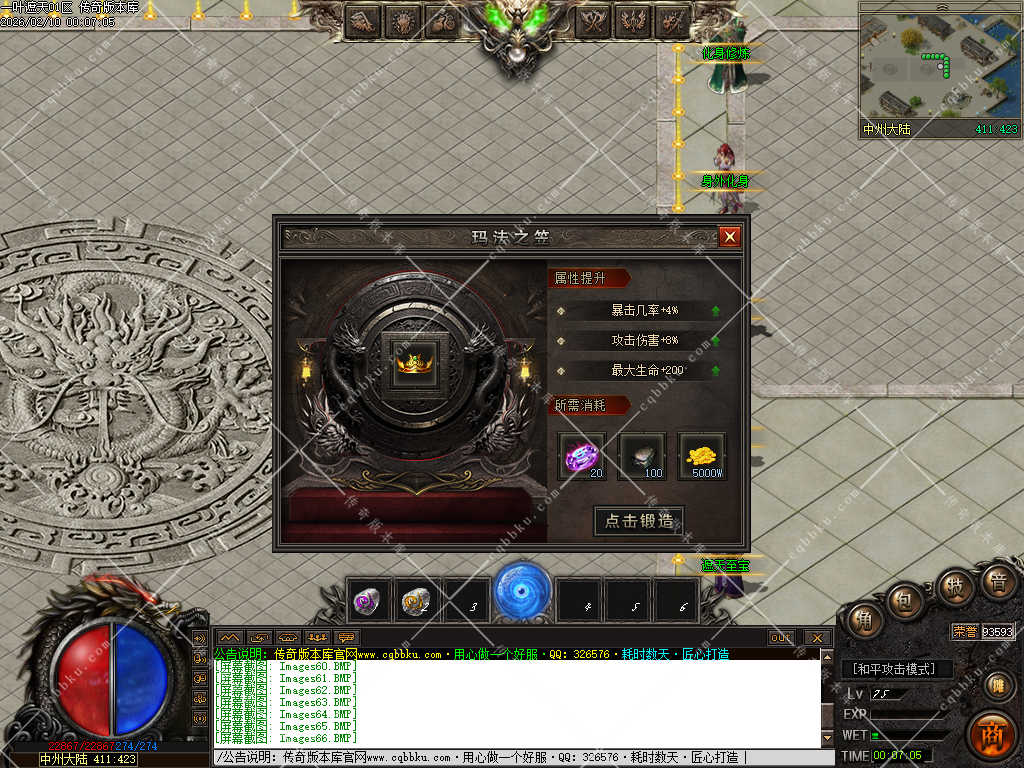The image size is (1024, 768).
Task: Click the blue swirling orb above the chat
Action: pos(522,590)
